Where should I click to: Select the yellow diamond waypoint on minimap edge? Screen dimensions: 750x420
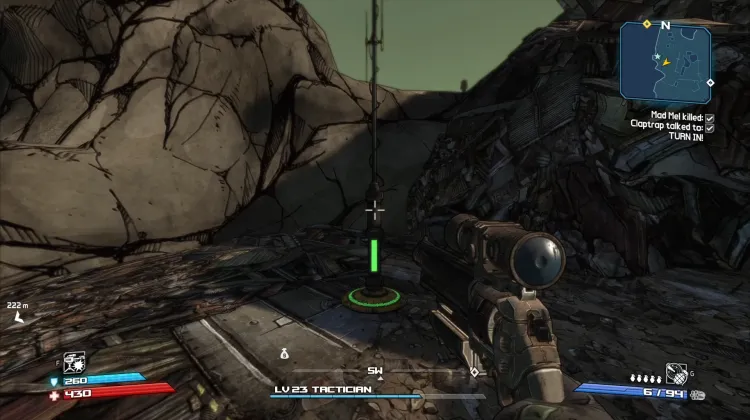[647, 23]
